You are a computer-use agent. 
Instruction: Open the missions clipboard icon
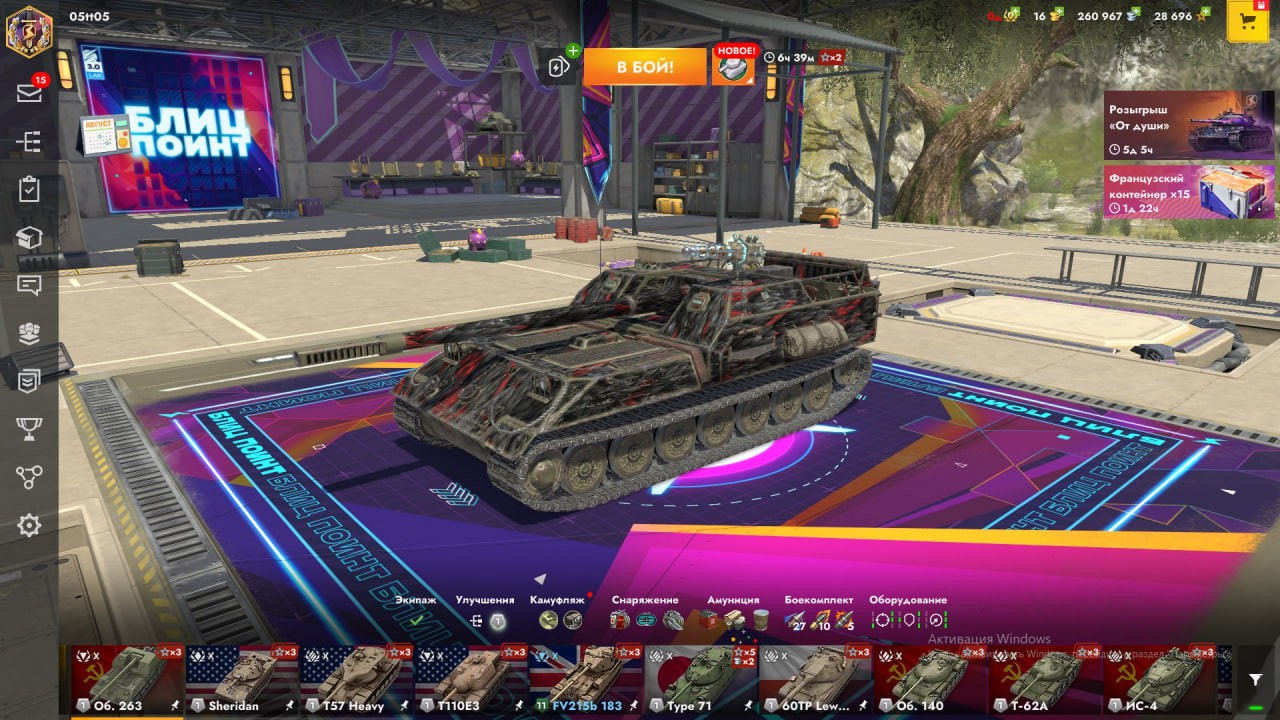click(x=29, y=189)
